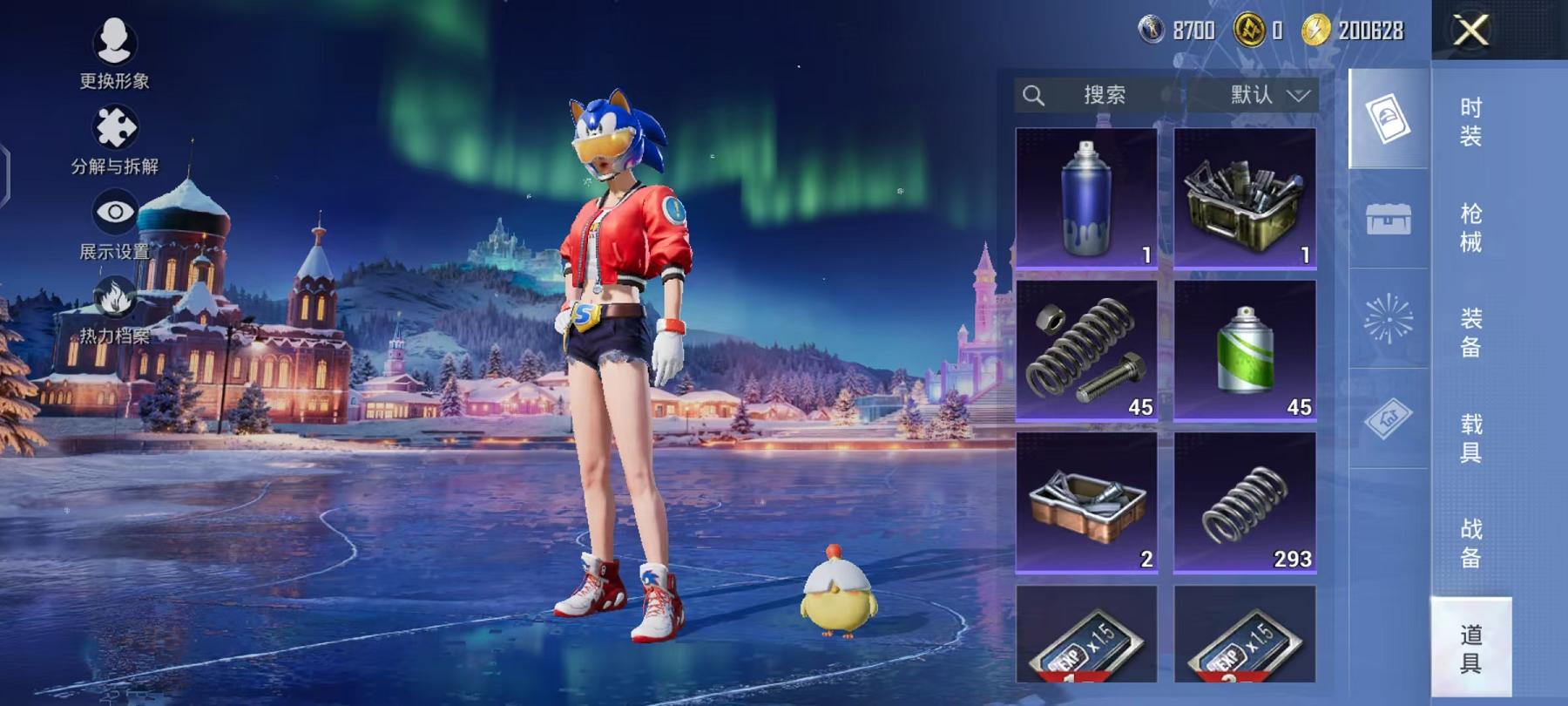1568x706 pixels.
Task: Switch to the 枪械 firearms tab
Action: (x=1470, y=227)
